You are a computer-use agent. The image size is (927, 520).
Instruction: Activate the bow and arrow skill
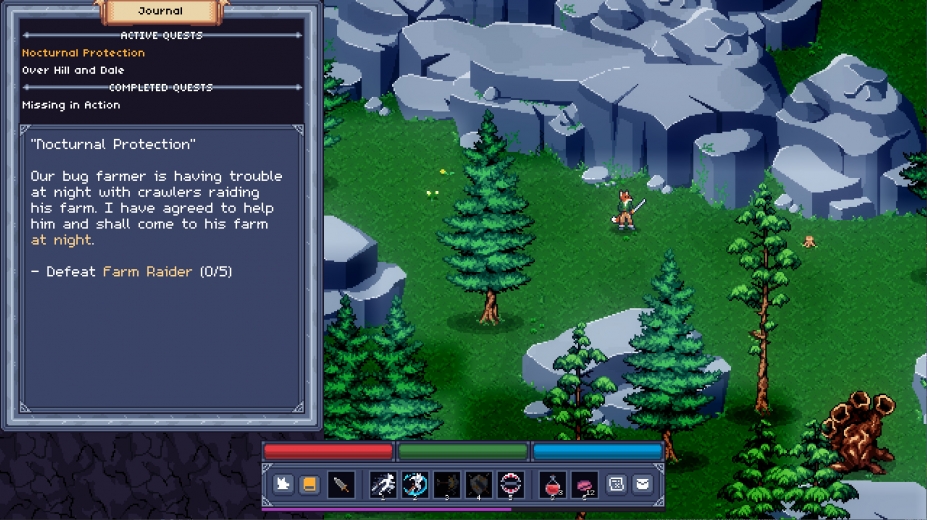[446, 485]
